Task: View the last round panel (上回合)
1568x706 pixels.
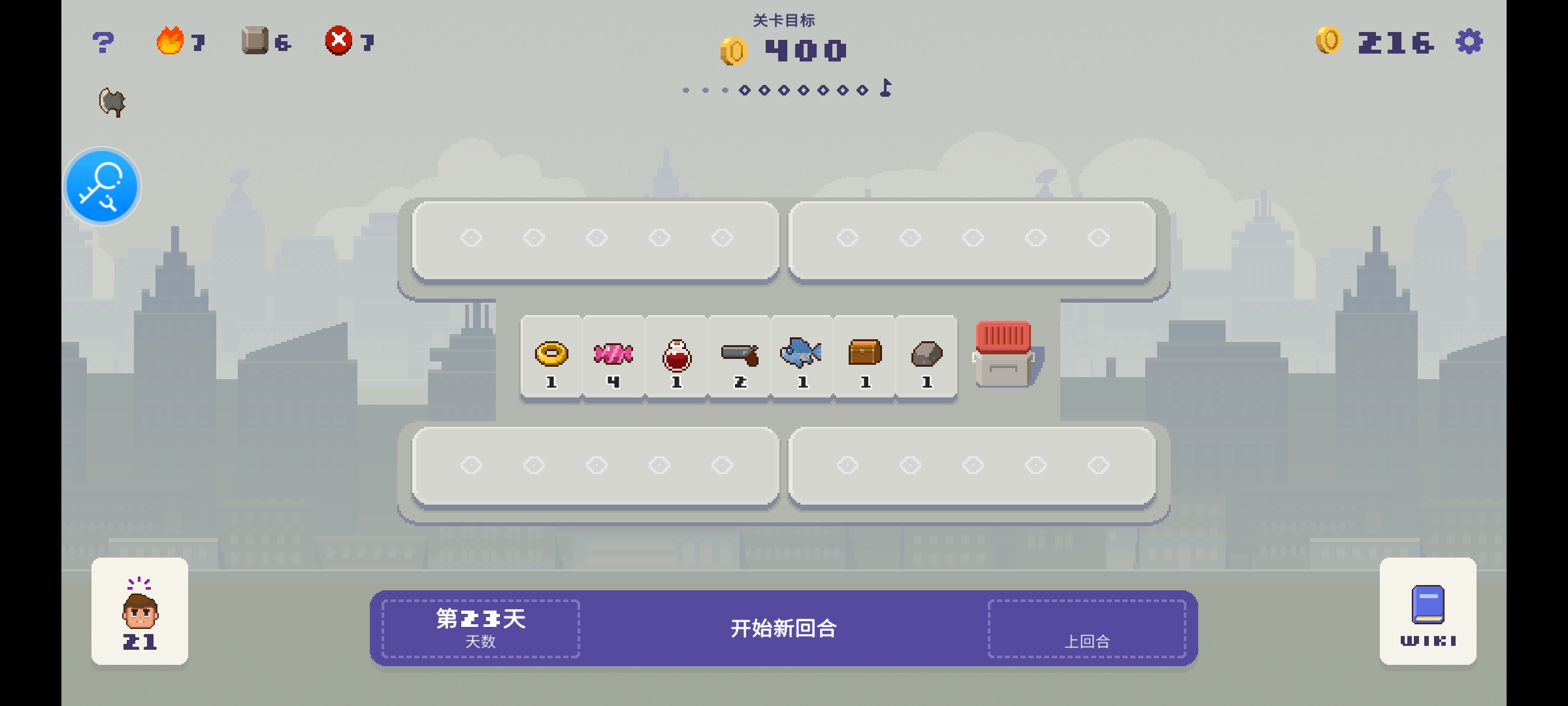Action: point(1086,629)
